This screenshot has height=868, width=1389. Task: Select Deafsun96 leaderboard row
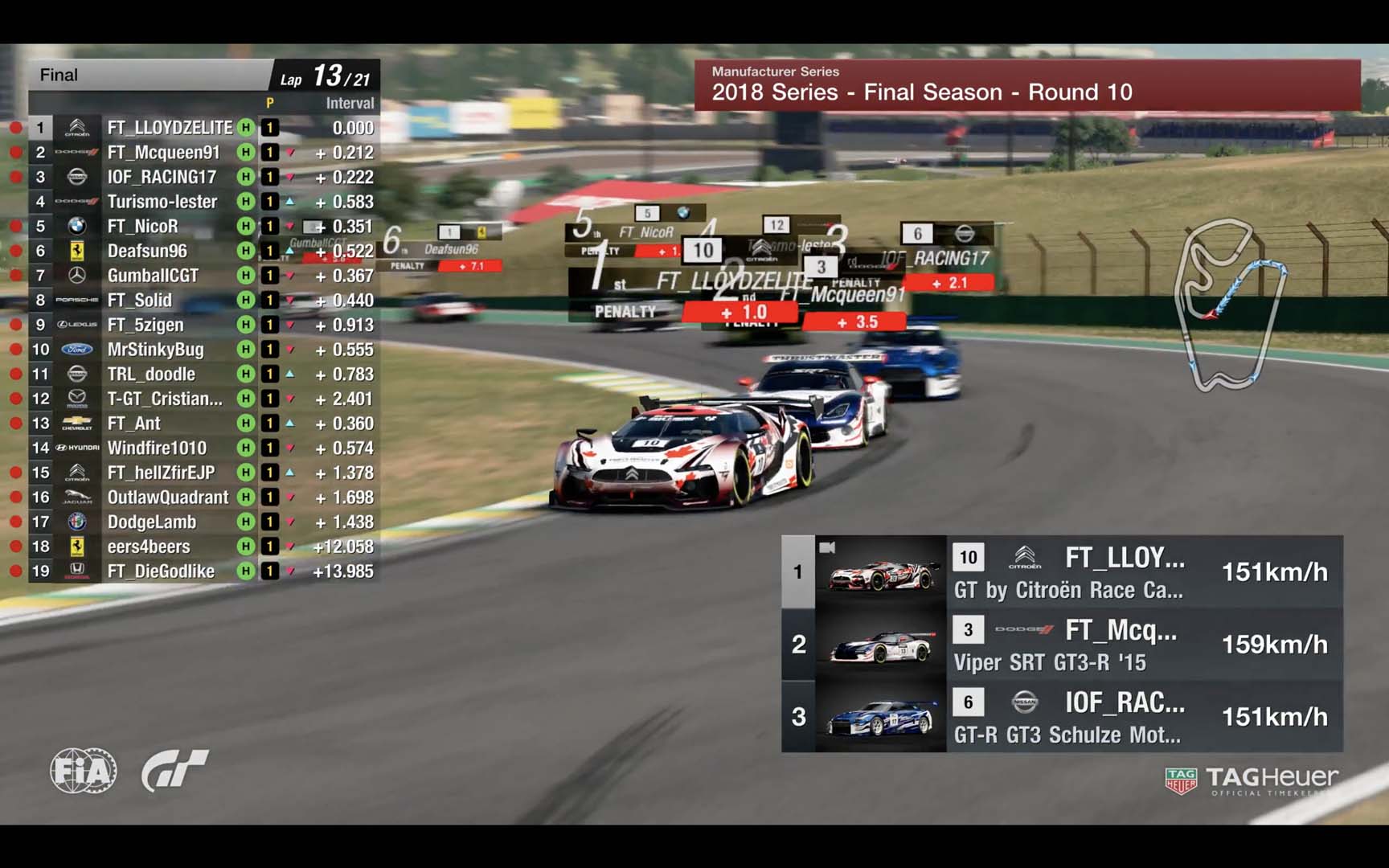(147, 251)
